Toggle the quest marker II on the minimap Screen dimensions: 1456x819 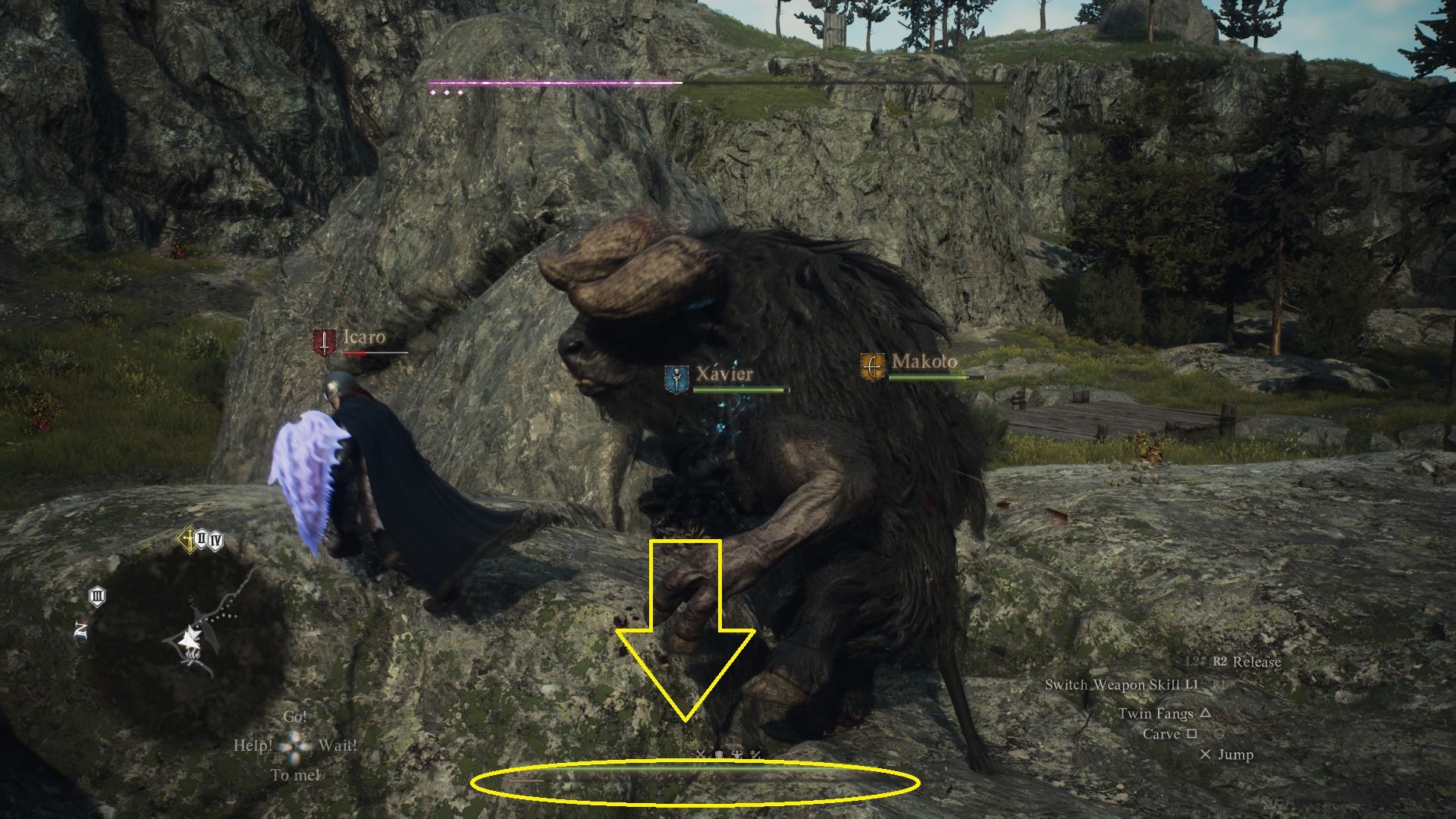point(202,538)
